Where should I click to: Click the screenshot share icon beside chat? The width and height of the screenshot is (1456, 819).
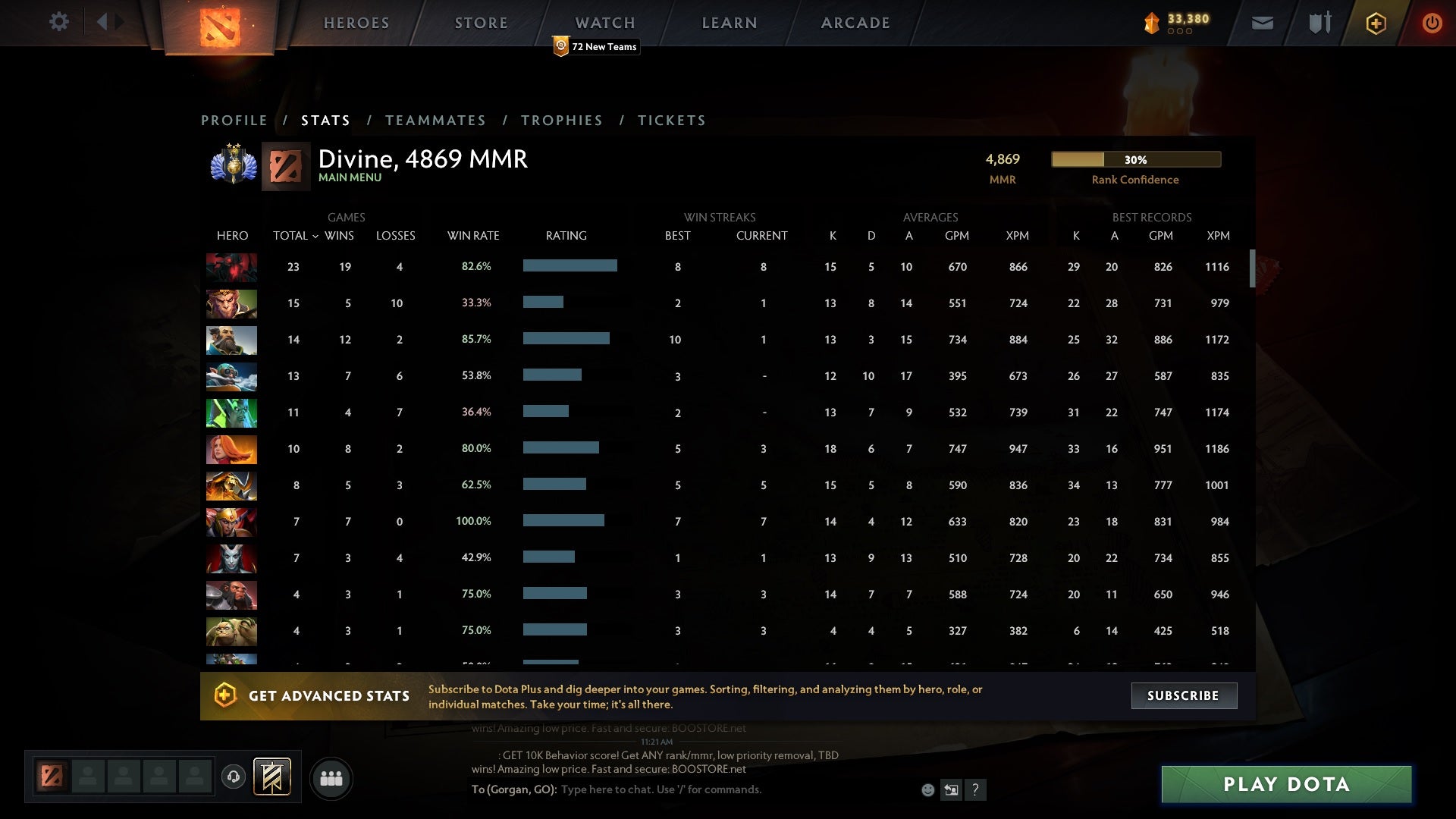[x=952, y=789]
